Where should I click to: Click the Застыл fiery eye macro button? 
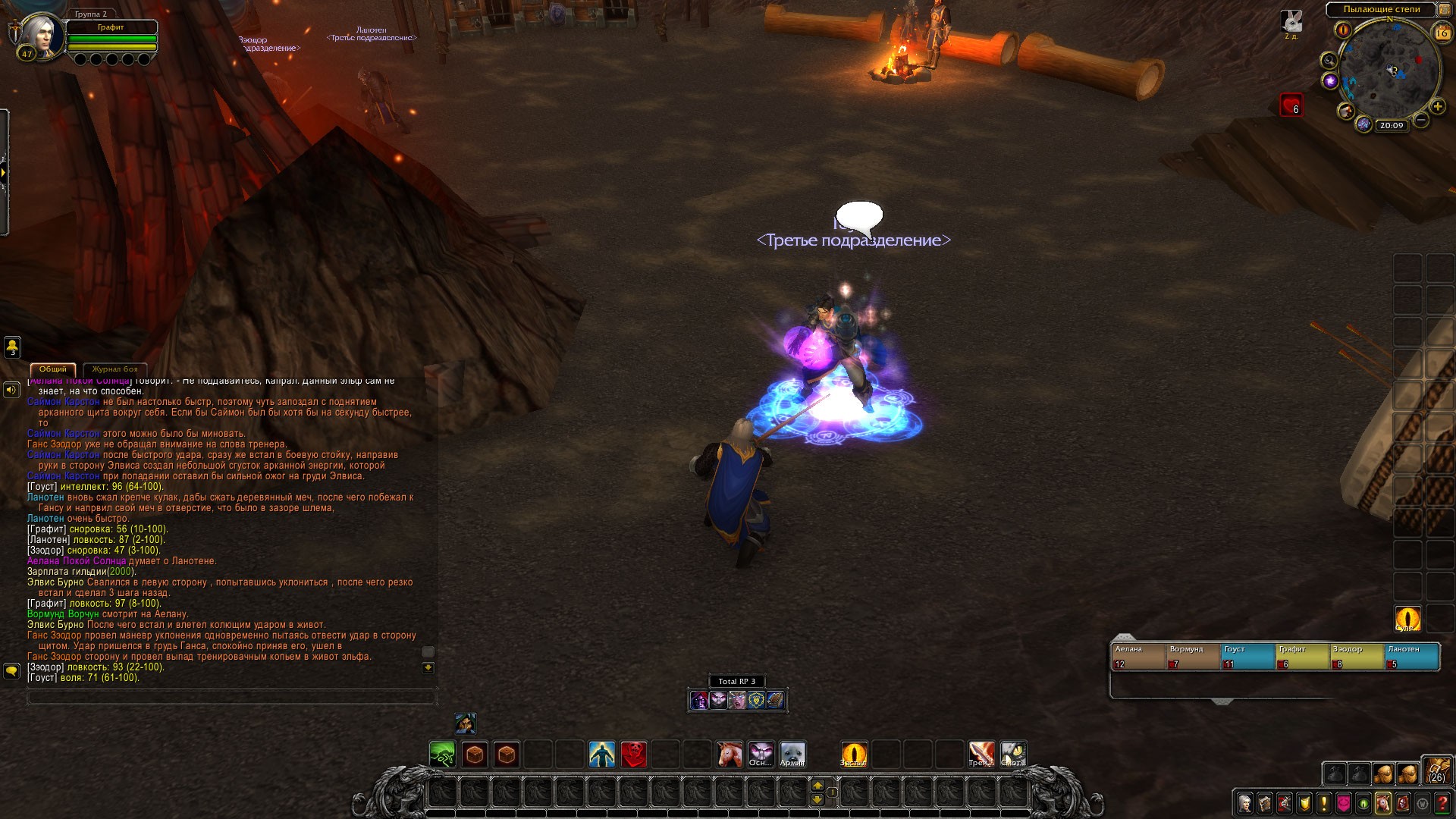(854, 755)
